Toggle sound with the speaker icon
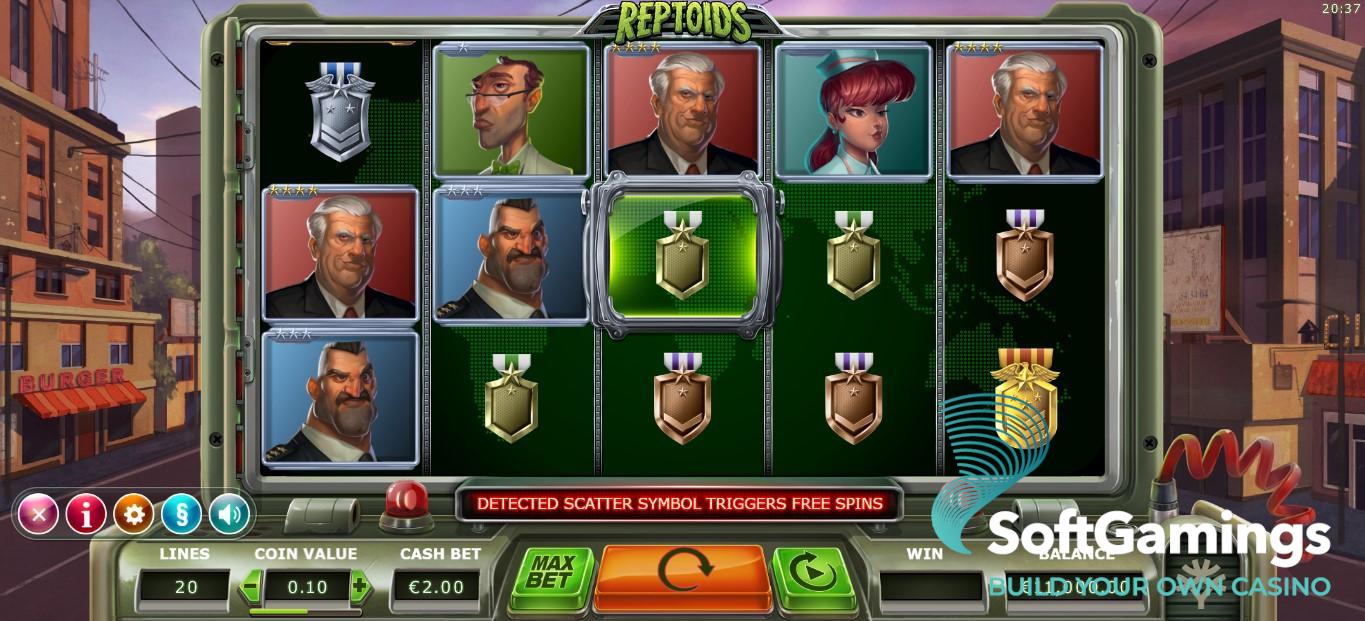The image size is (1365, 621). pos(229,514)
